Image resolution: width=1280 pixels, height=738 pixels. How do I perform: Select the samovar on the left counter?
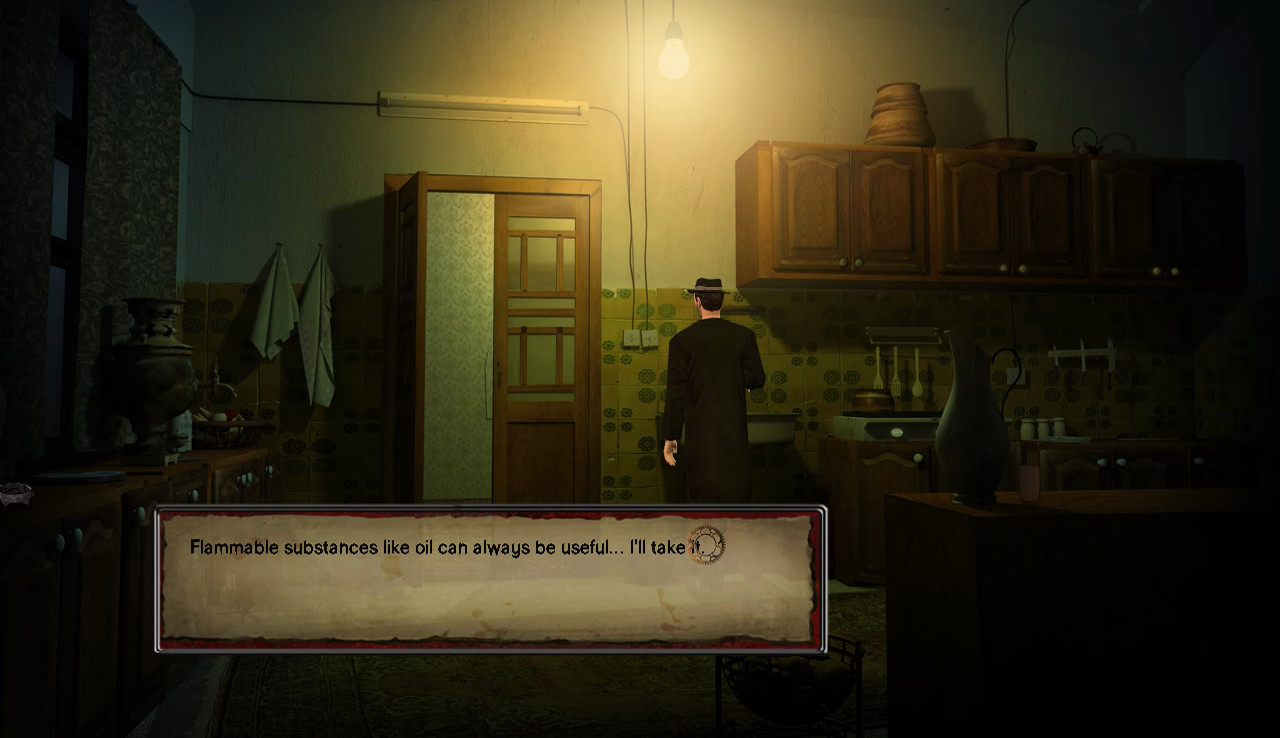[x=150, y=370]
